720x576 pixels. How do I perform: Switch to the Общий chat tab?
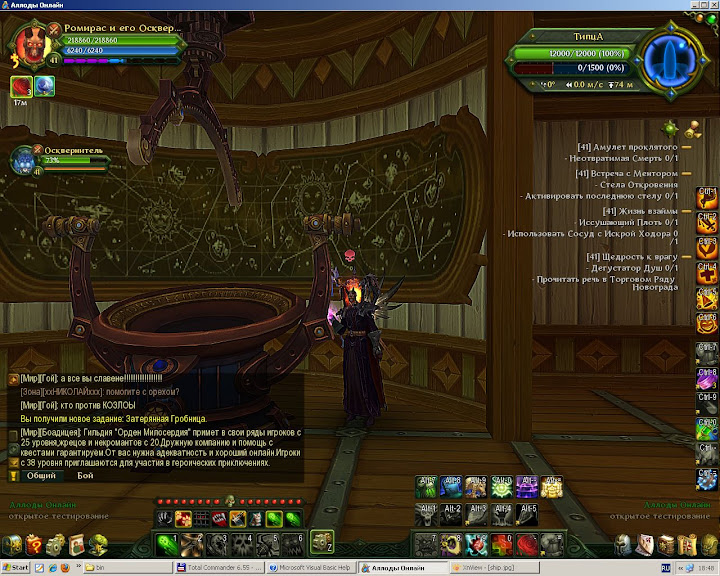[x=41, y=476]
